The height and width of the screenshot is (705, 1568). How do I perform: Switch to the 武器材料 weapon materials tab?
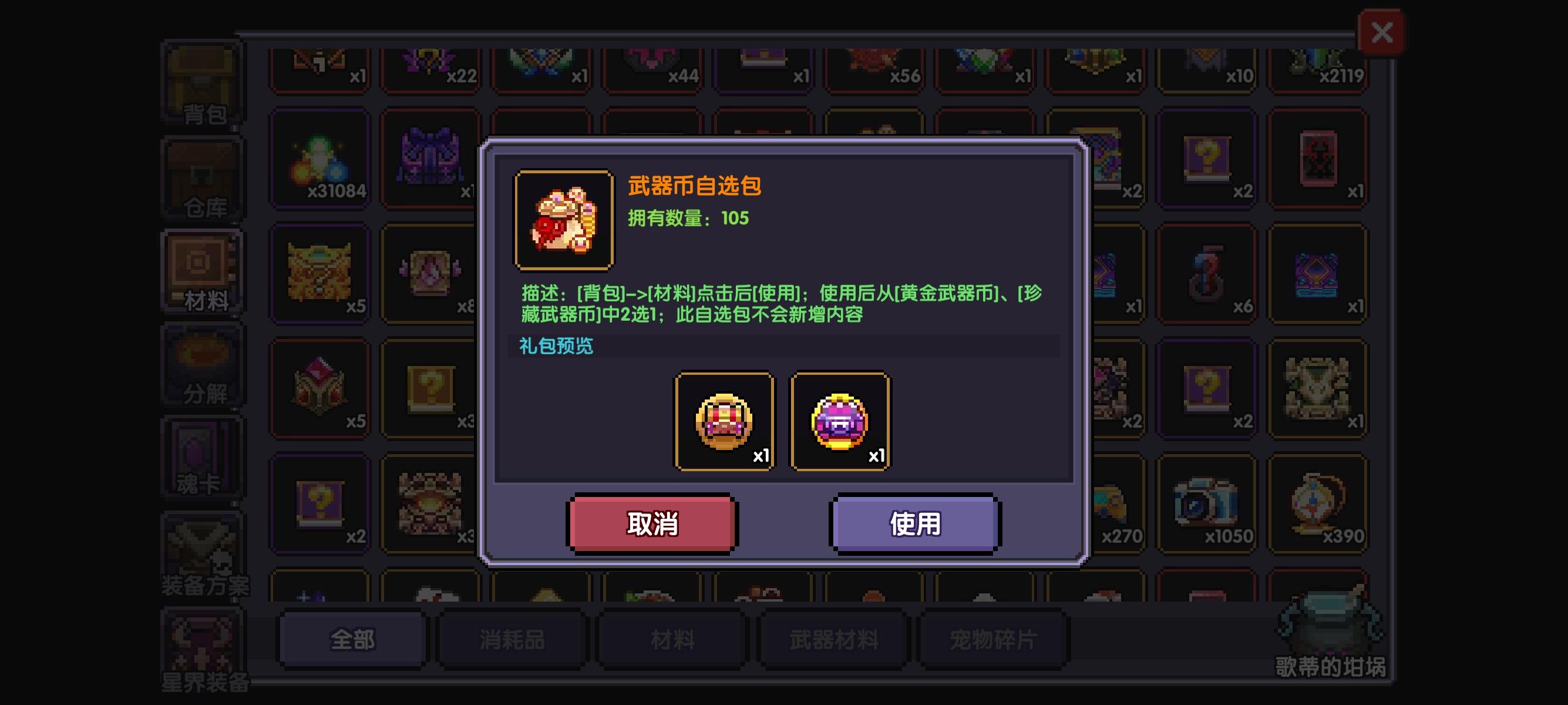833,638
